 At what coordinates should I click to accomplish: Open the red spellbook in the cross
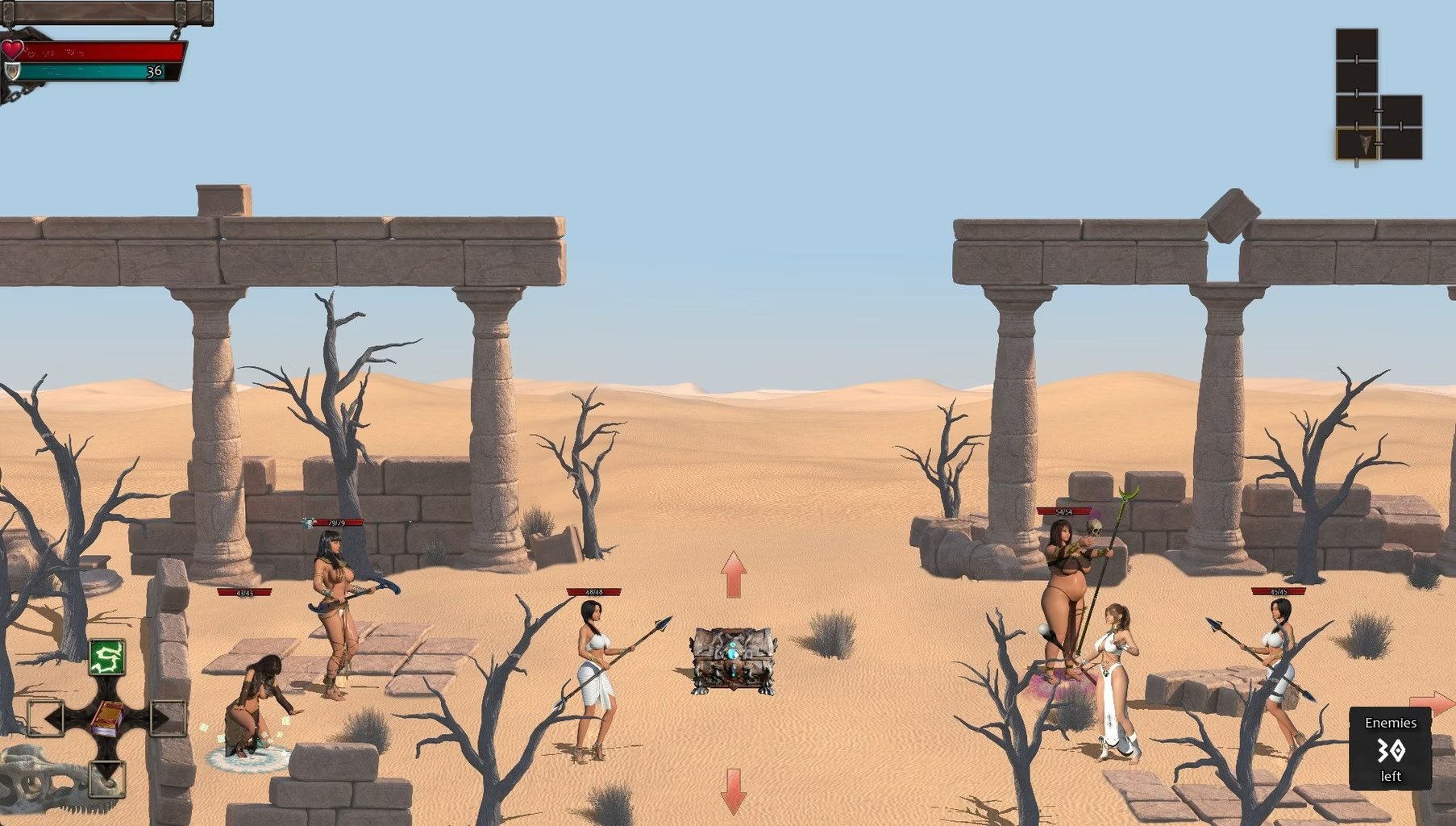(x=106, y=717)
